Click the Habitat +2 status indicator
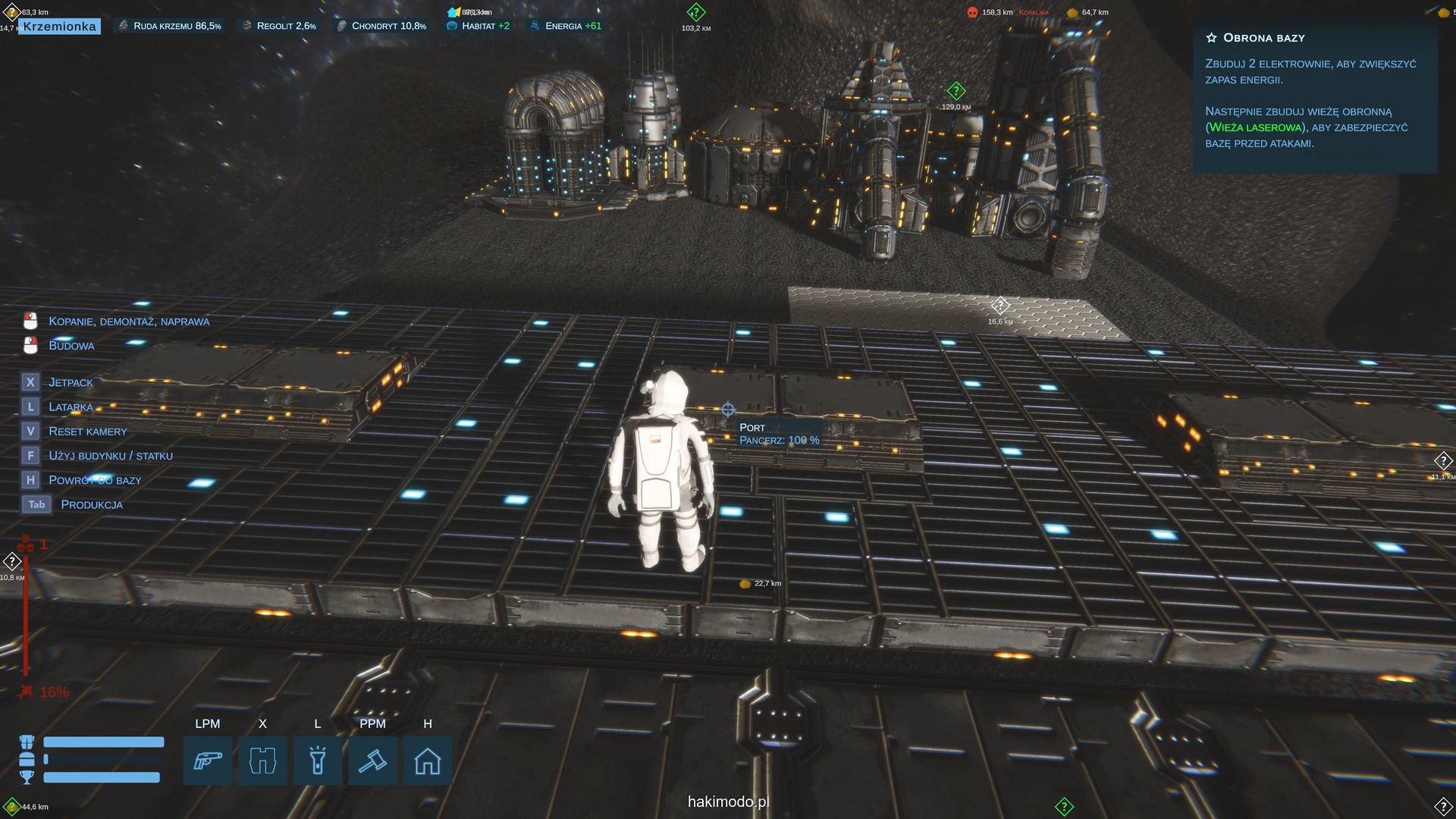 [479, 26]
